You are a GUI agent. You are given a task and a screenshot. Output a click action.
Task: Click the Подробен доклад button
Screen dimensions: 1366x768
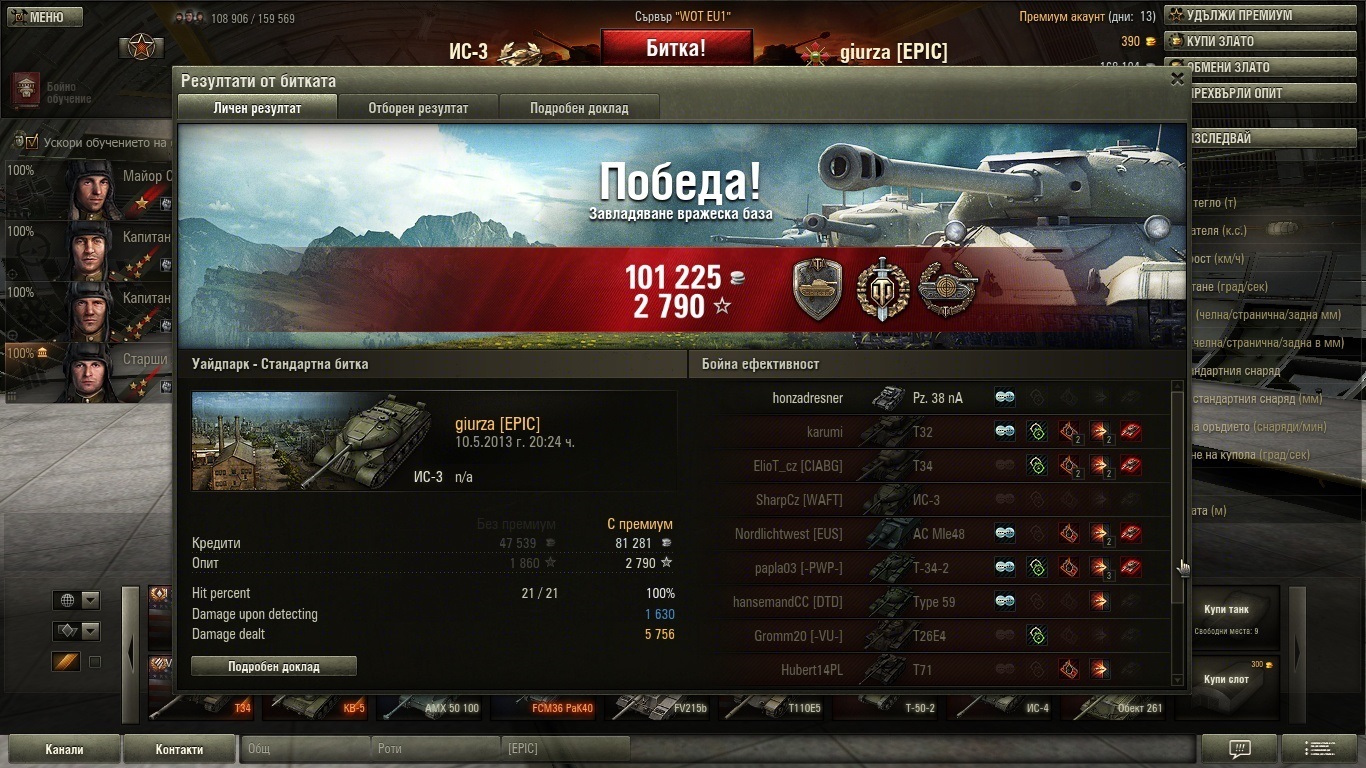coord(273,666)
